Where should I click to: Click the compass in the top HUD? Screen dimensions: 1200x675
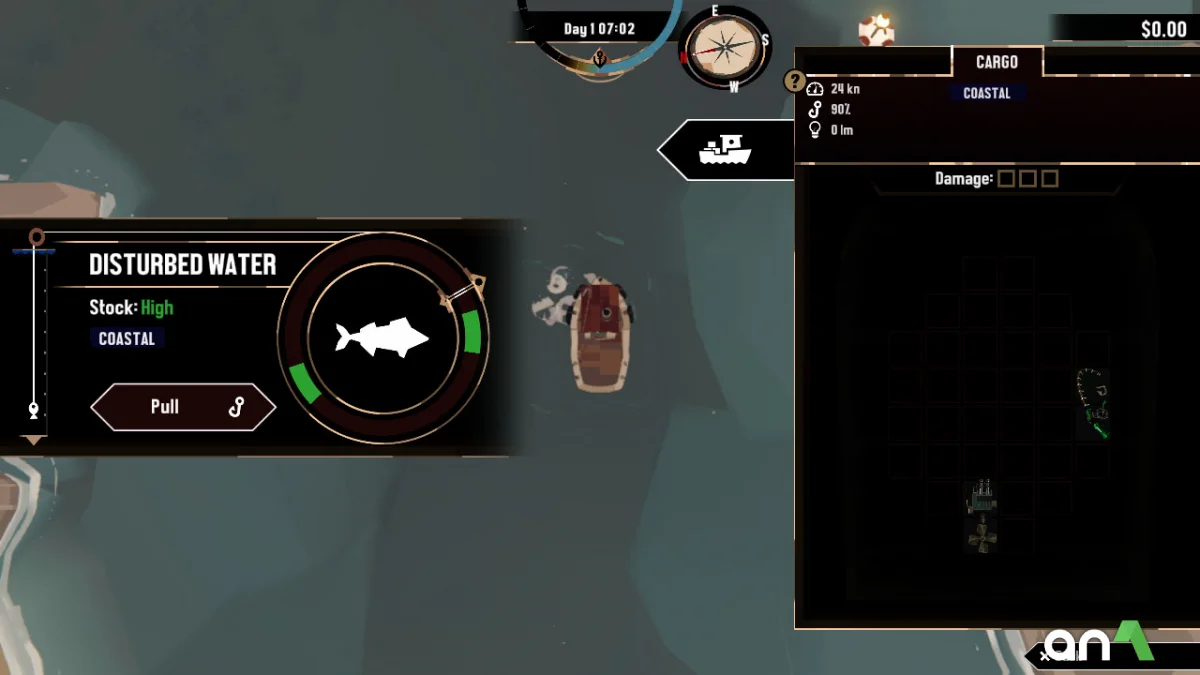pos(724,49)
